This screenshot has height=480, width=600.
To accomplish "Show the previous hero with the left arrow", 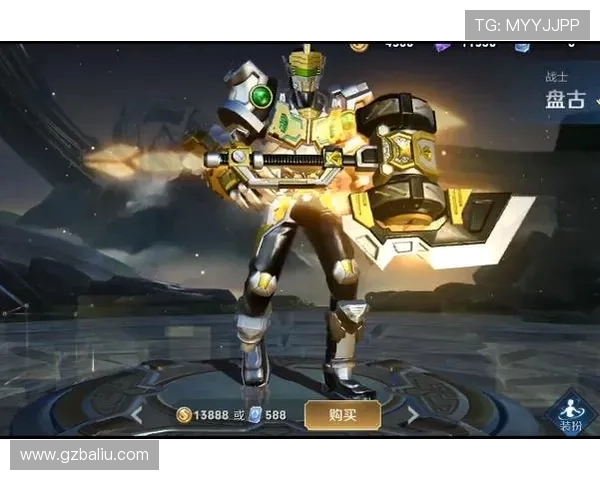I will [137, 414].
